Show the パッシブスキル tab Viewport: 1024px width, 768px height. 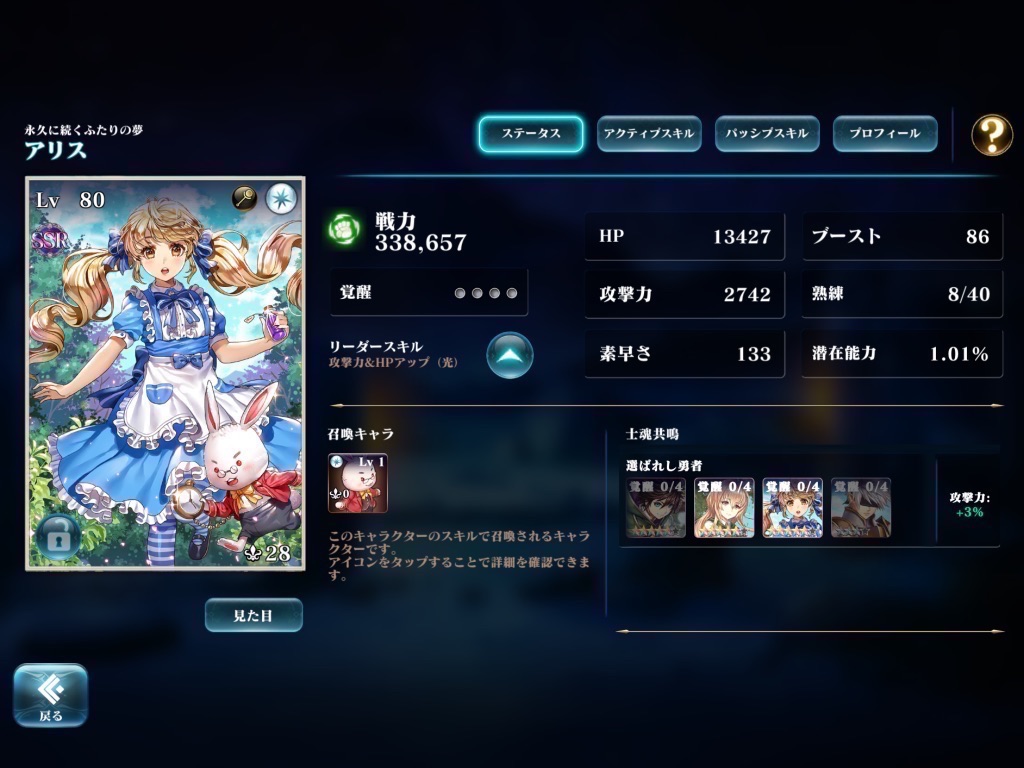tap(767, 134)
